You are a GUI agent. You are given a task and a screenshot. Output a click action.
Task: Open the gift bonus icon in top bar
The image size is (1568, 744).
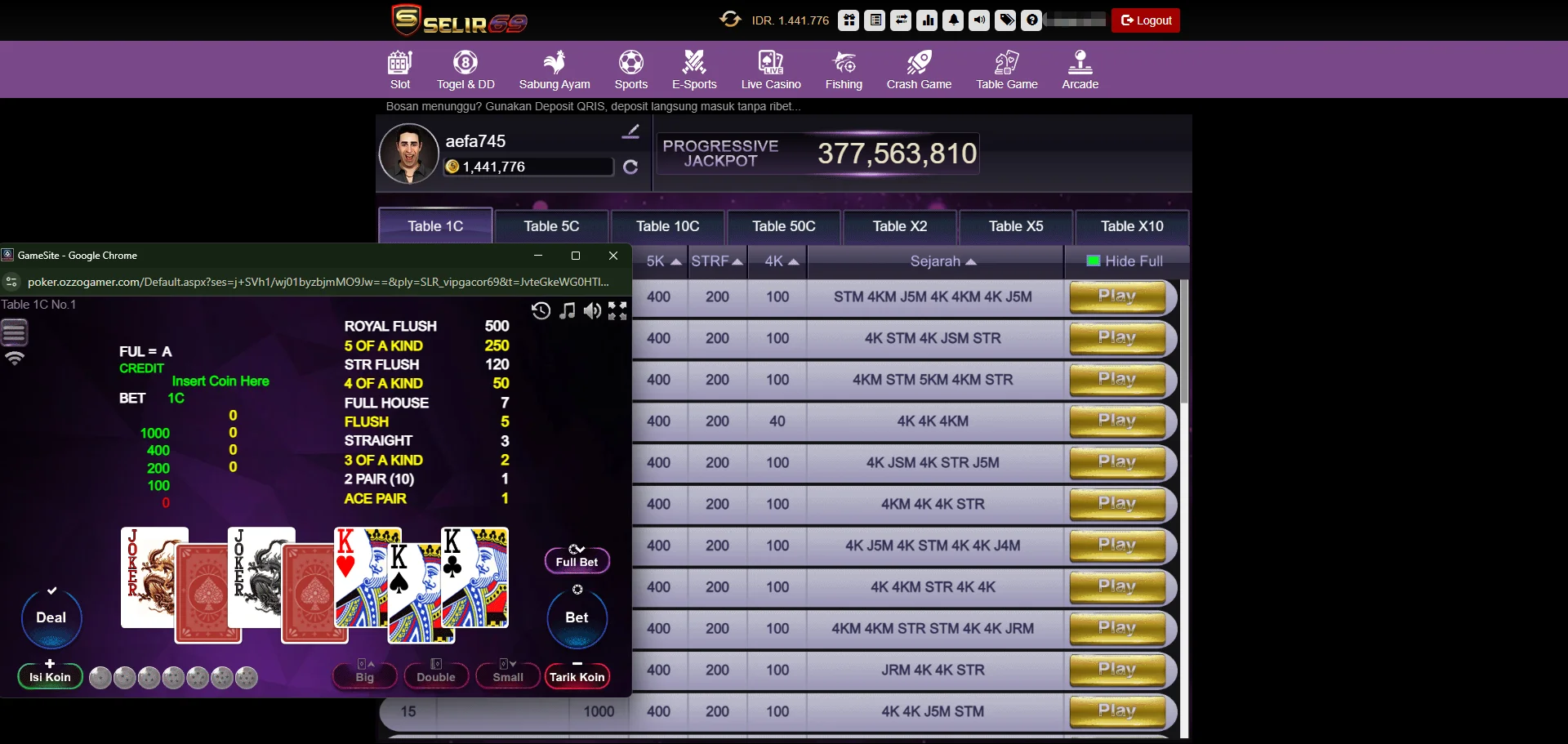pyautogui.click(x=849, y=20)
